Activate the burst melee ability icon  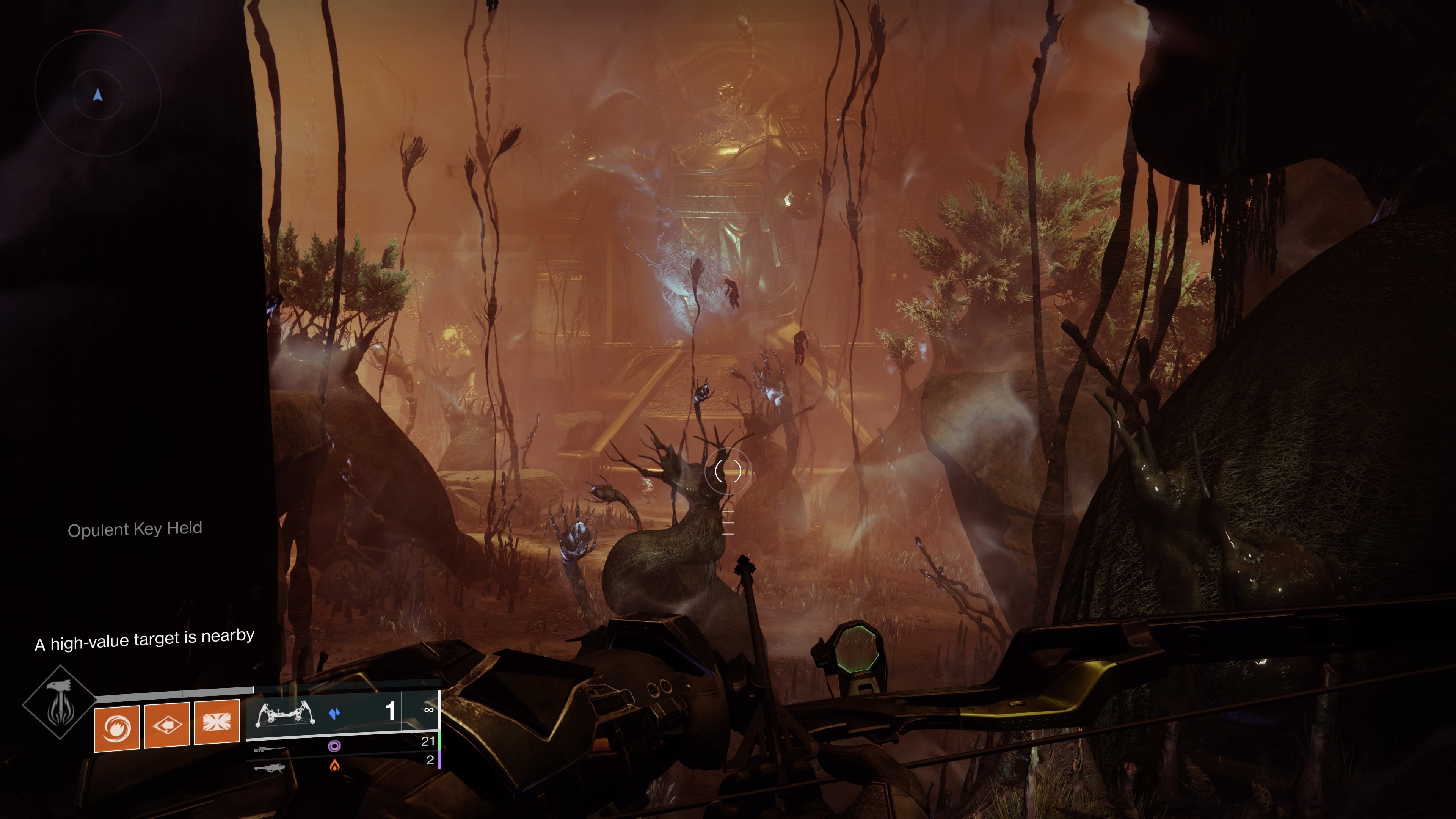pos(217,722)
